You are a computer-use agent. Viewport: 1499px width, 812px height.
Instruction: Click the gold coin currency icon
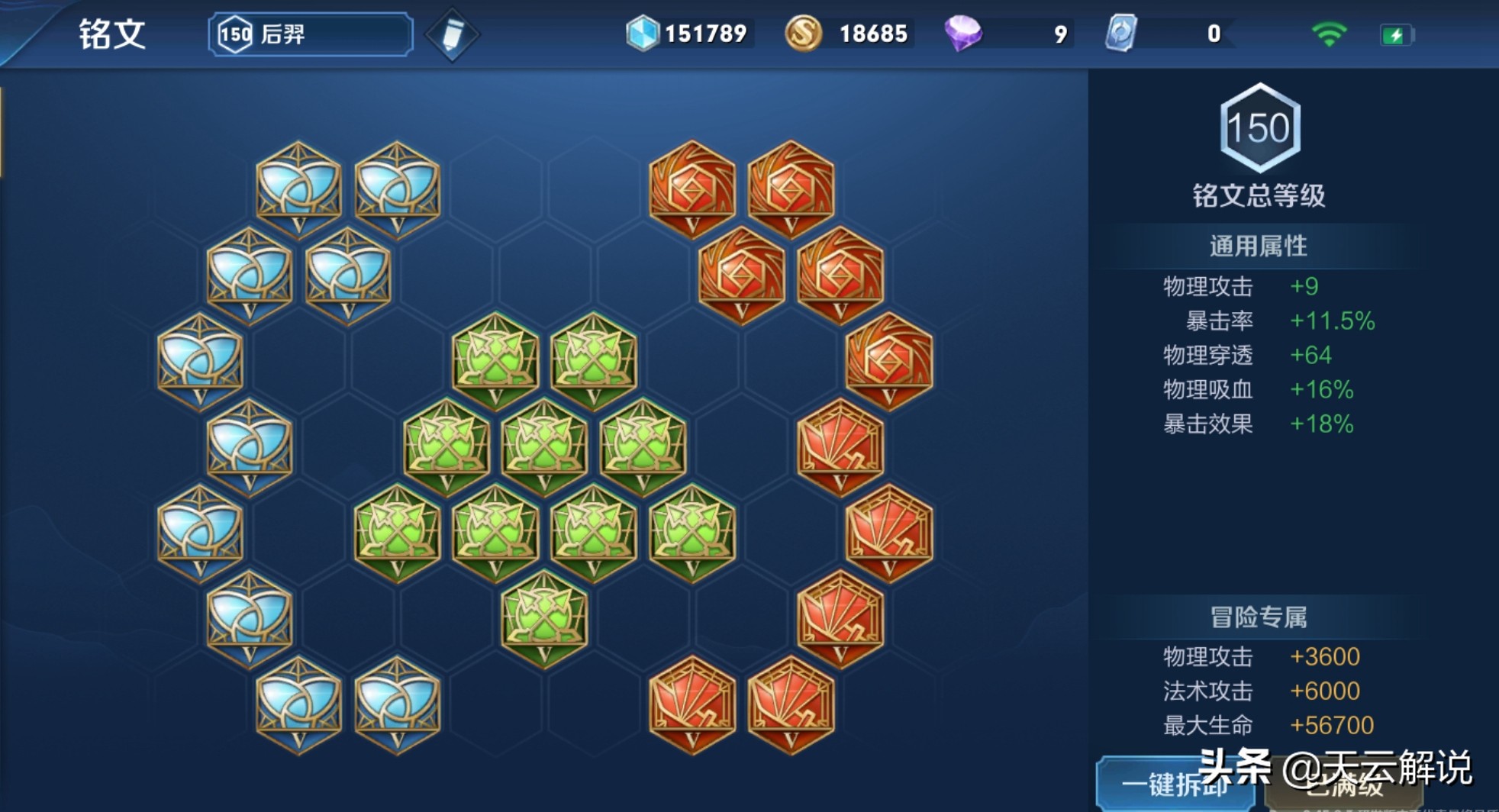(x=803, y=34)
